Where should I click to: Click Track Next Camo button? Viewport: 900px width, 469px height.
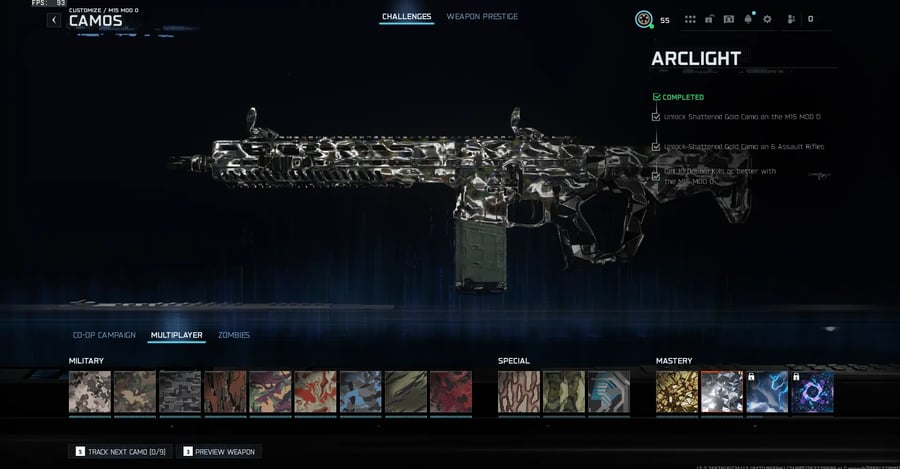click(x=120, y=452)
